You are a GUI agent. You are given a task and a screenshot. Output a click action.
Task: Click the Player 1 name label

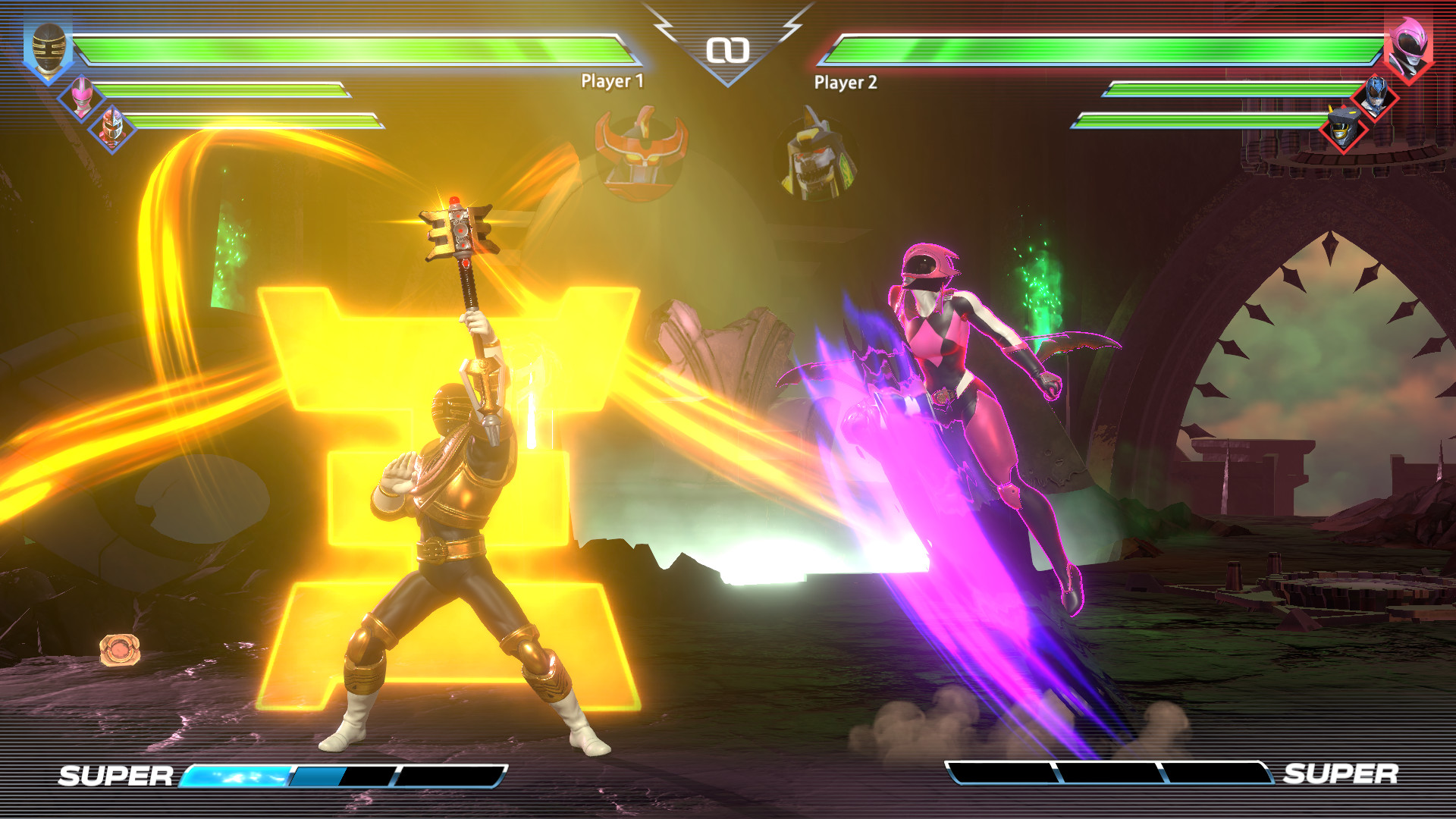pos(611,80)
